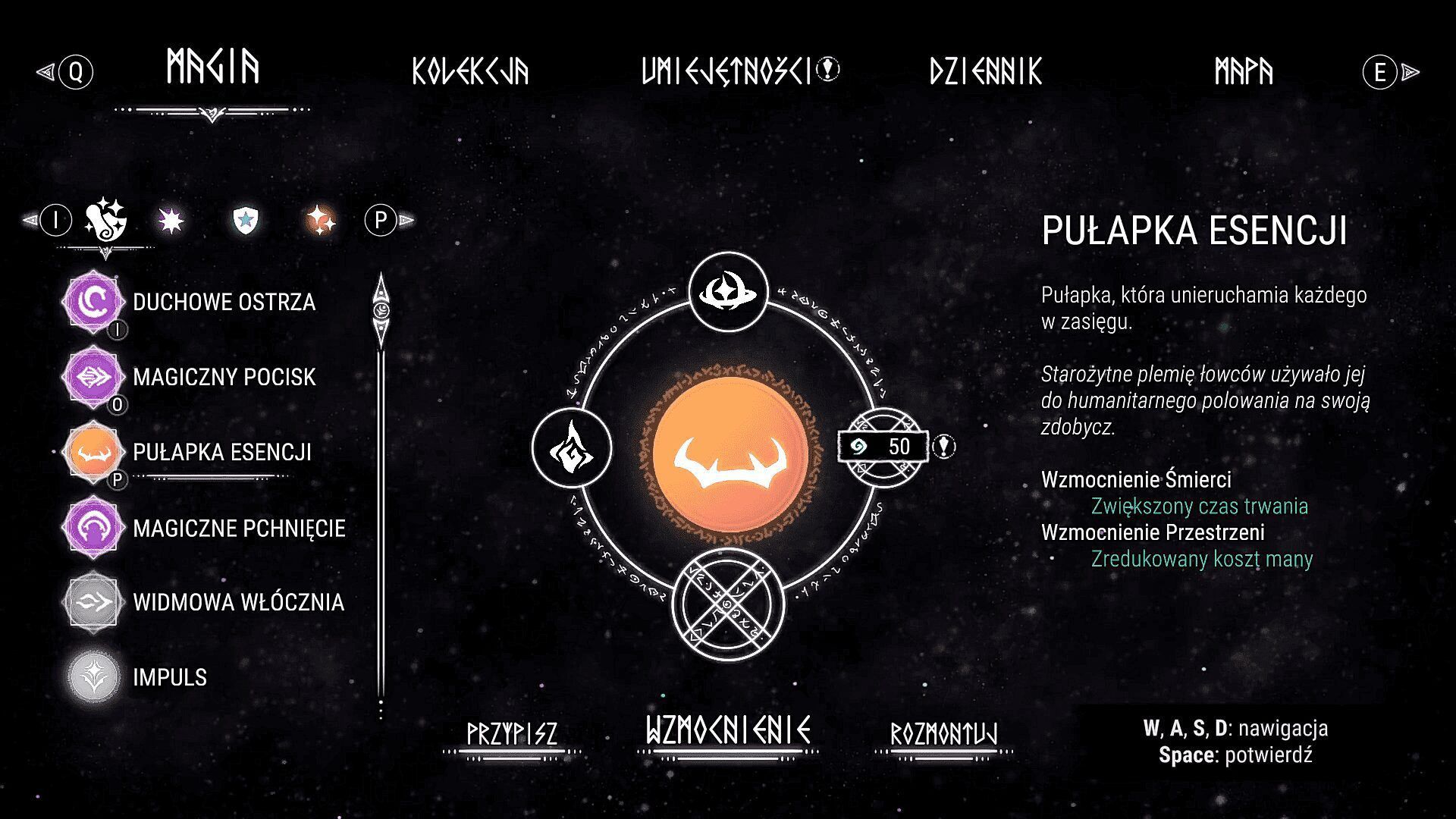This screenshot has width=1456, height=819.
Task: Select the orange sparkle spell category
Action: coord(320,221)
